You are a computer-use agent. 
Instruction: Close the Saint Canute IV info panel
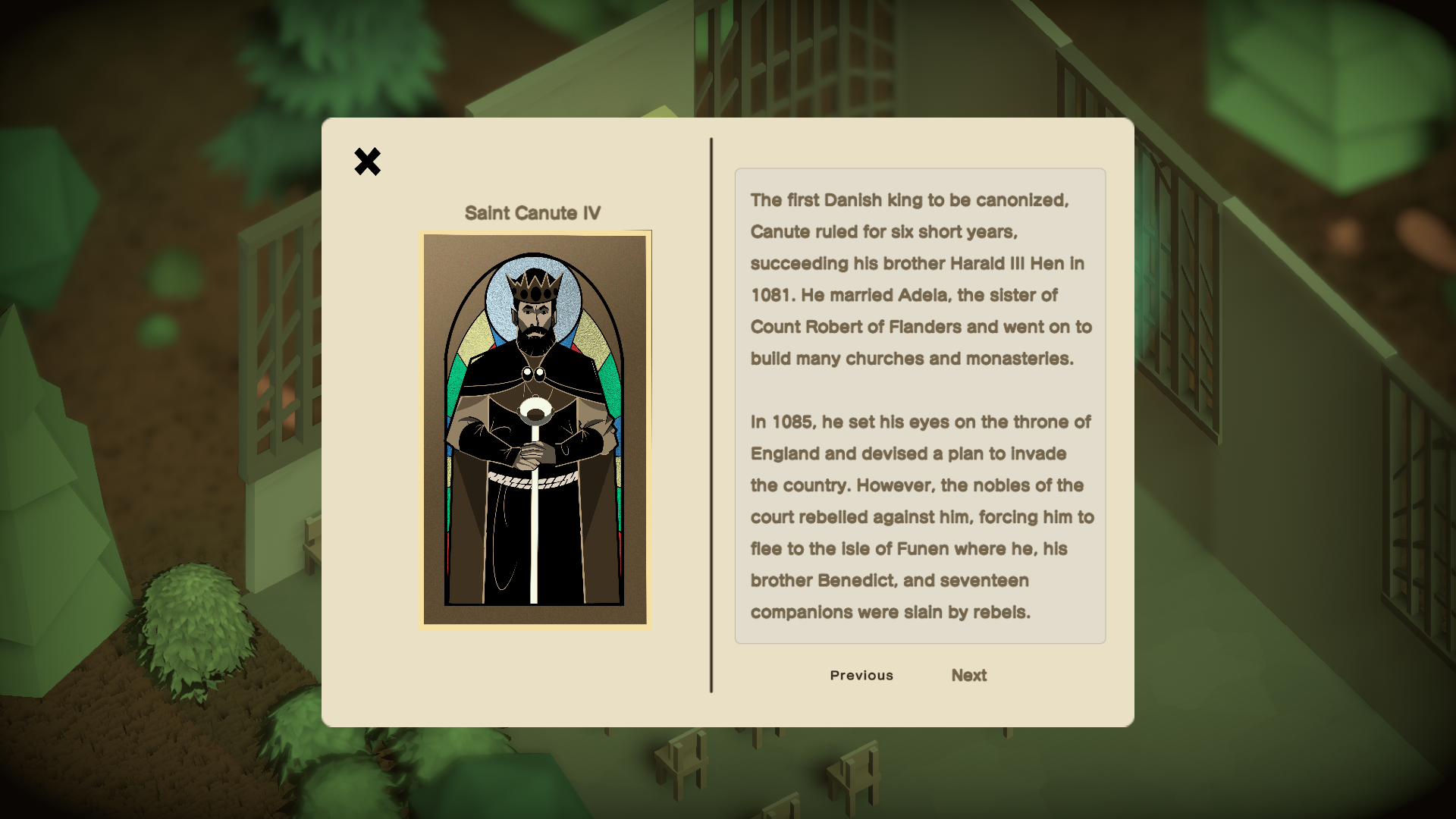click(367, 162)
